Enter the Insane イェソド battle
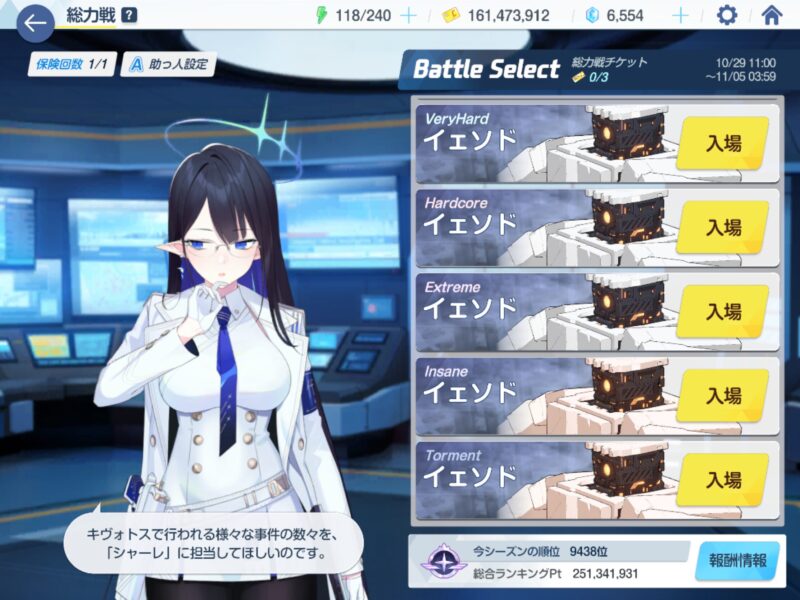The width and height of the screenshot is (800, 600). click(722, 396)
